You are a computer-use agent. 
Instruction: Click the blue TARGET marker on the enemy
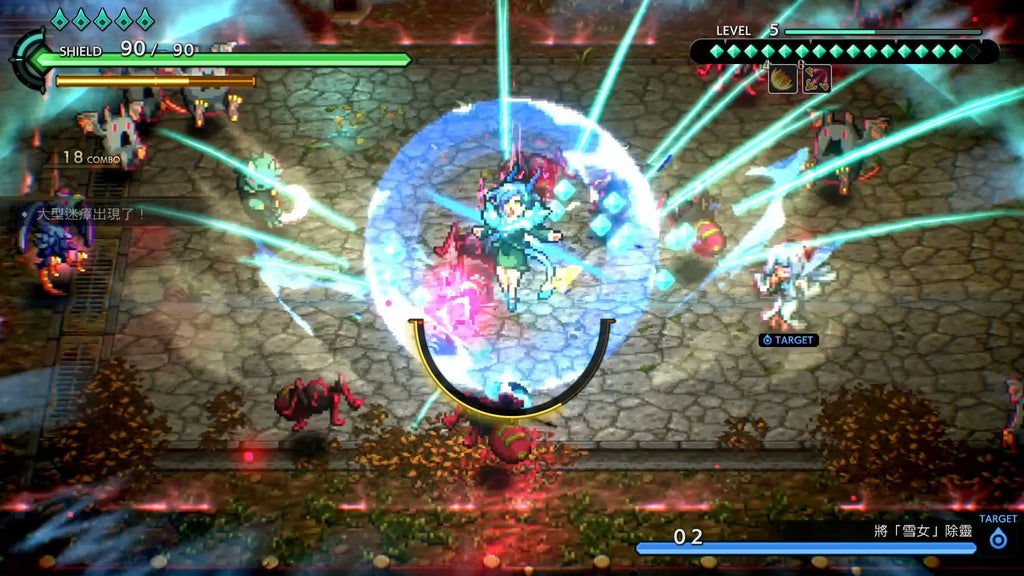pos(788,340)
